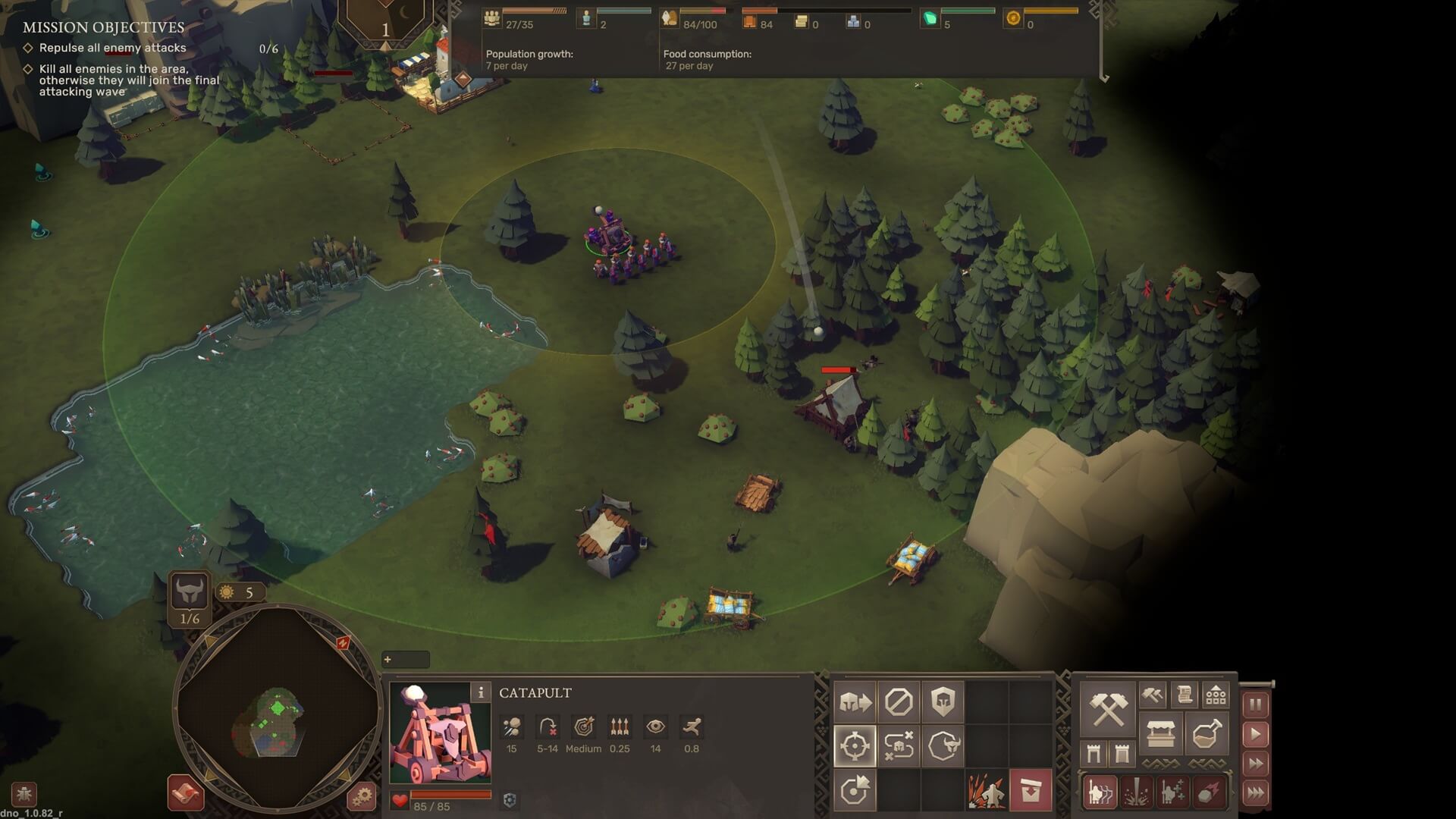The image size is (1456, 819).
Task: Pause the game speed
Action: 1255,704
